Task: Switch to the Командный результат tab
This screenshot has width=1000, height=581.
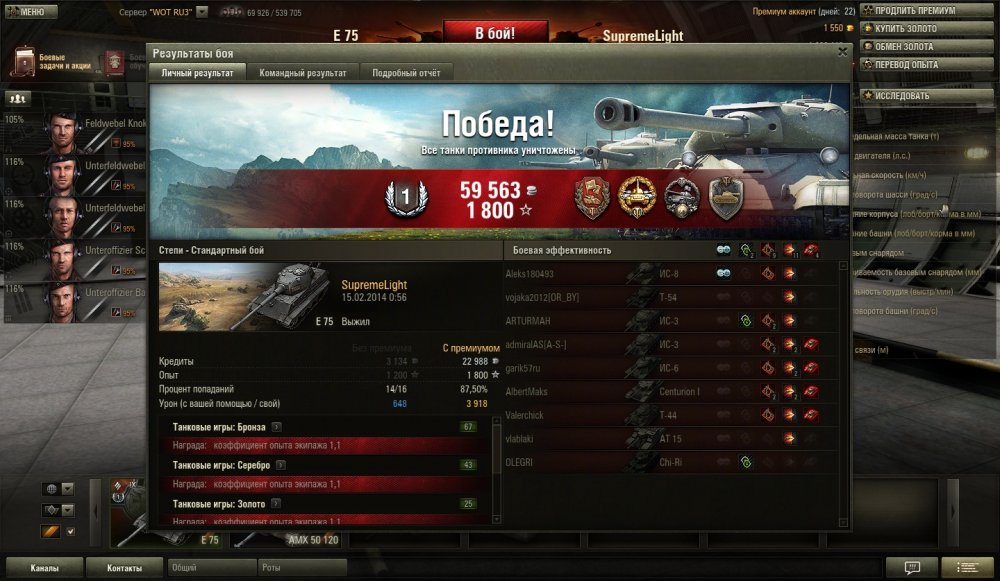Action: point(303,73)
